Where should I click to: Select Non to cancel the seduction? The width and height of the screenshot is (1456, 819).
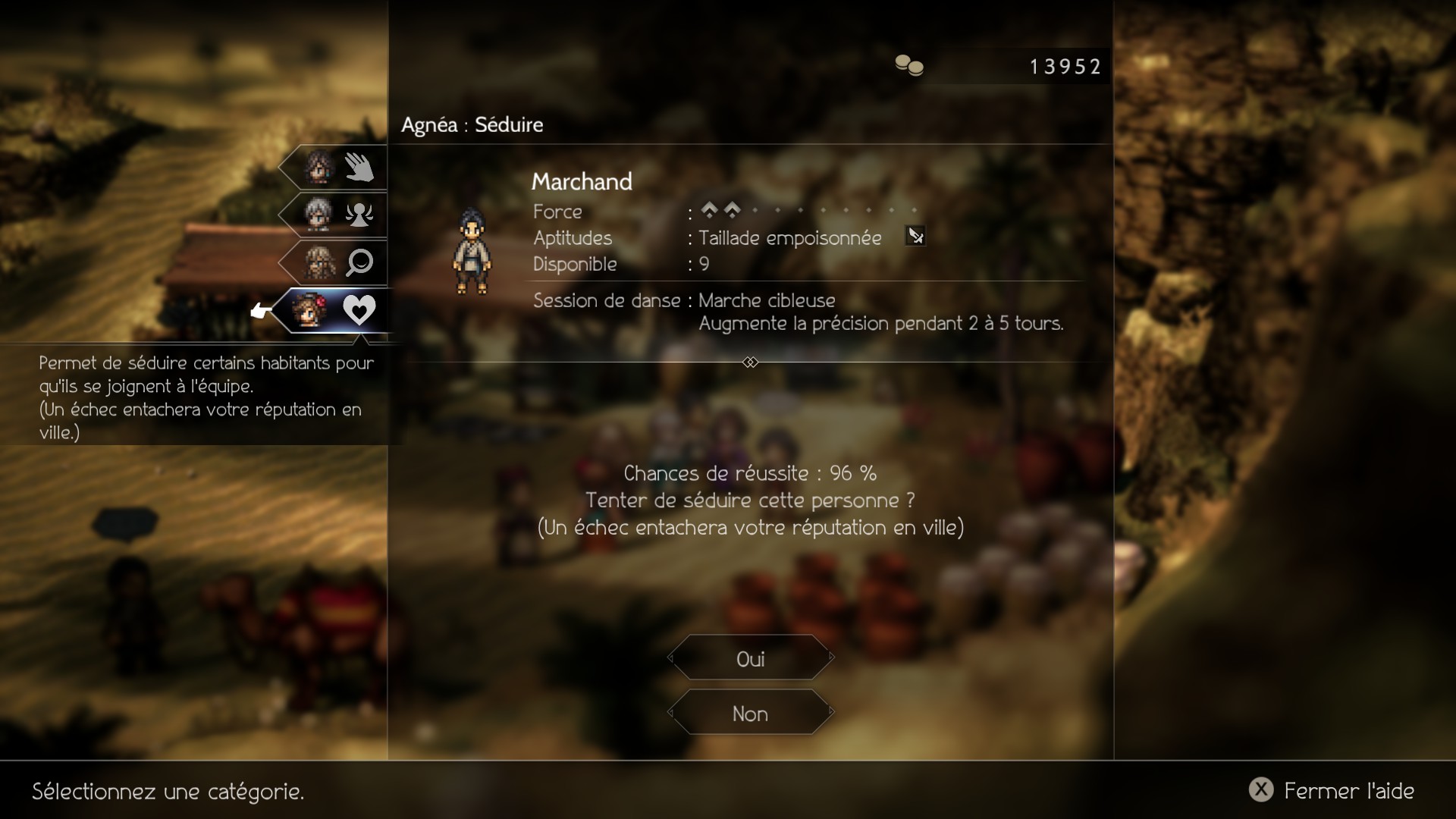[x=750, y=713]
